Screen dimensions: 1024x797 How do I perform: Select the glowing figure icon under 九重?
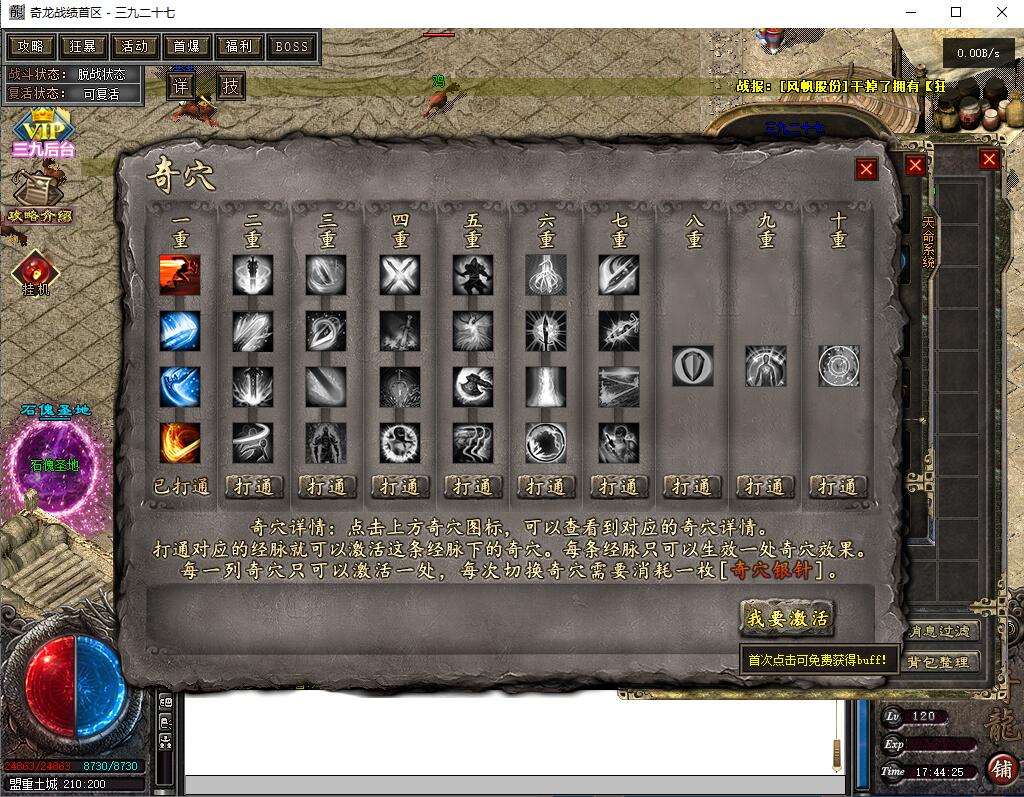click(x=765, y=366)
